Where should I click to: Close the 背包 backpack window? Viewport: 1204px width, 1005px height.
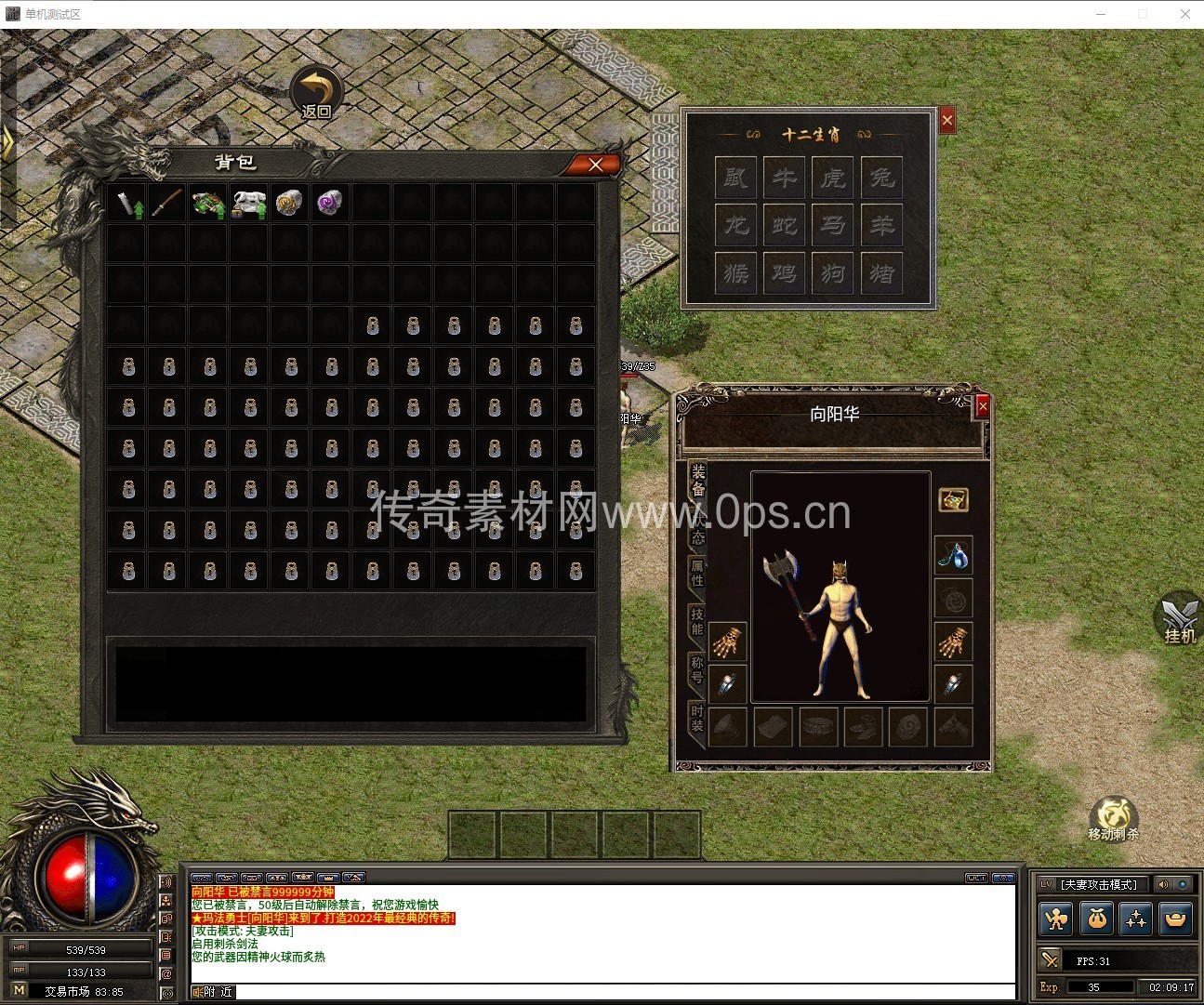(x=595, y=165)
